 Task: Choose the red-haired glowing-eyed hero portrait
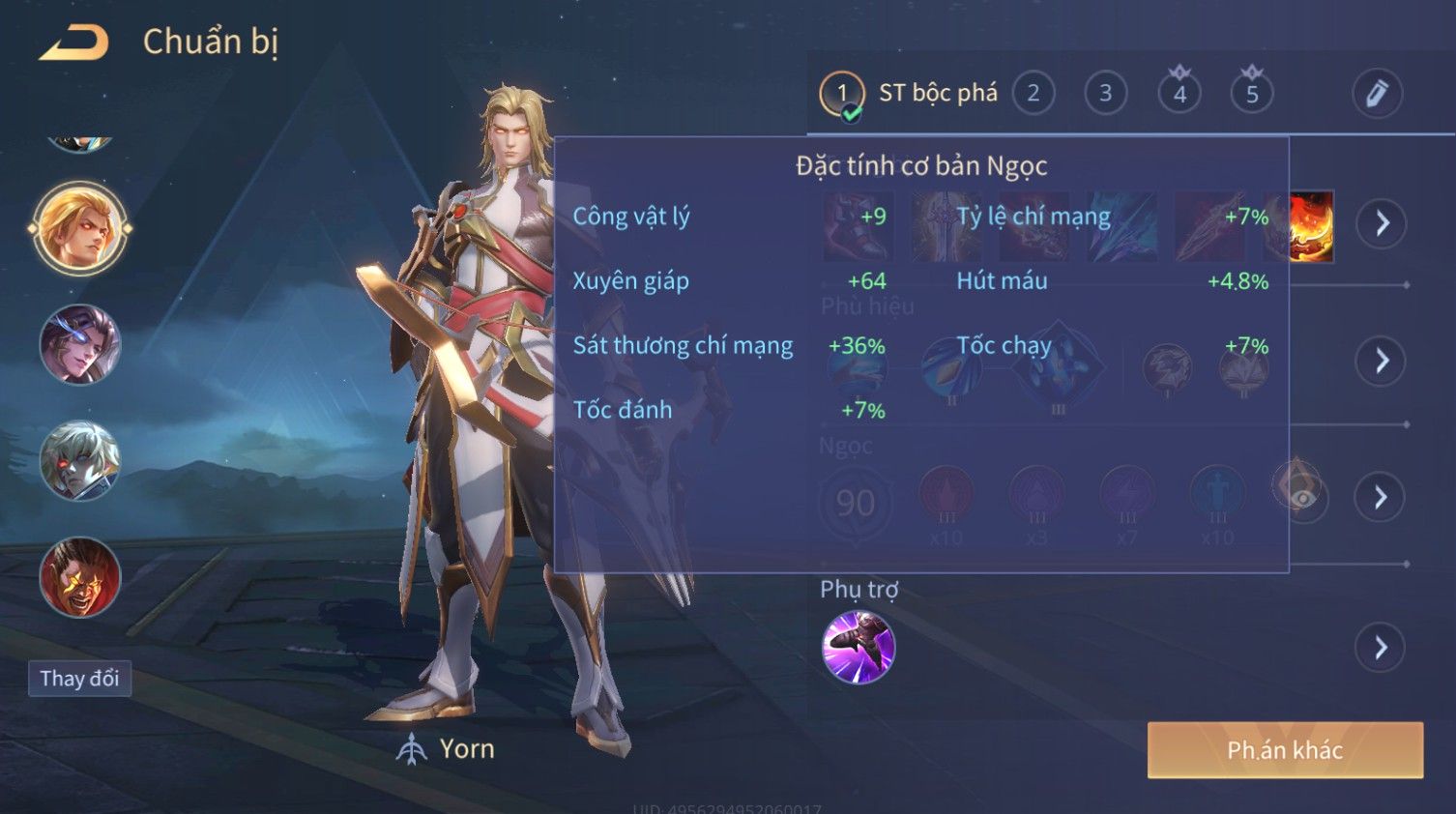80,577
